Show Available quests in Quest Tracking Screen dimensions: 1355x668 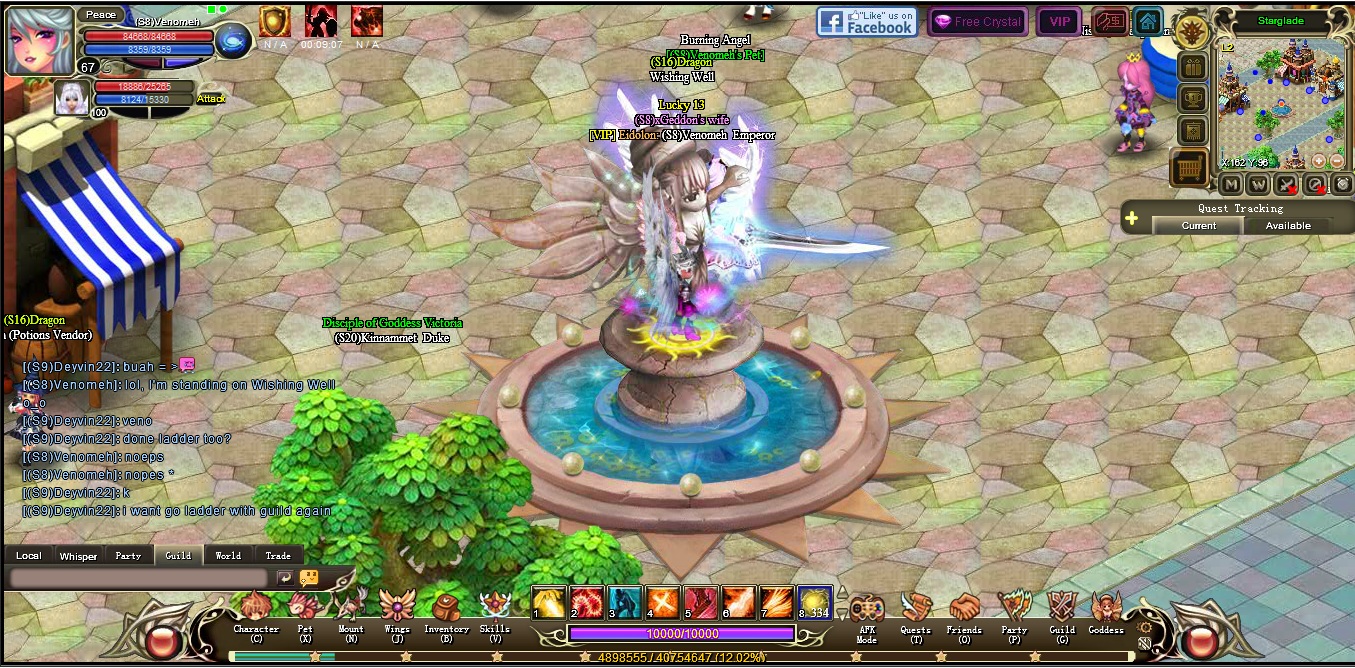tap(1288, 226)
